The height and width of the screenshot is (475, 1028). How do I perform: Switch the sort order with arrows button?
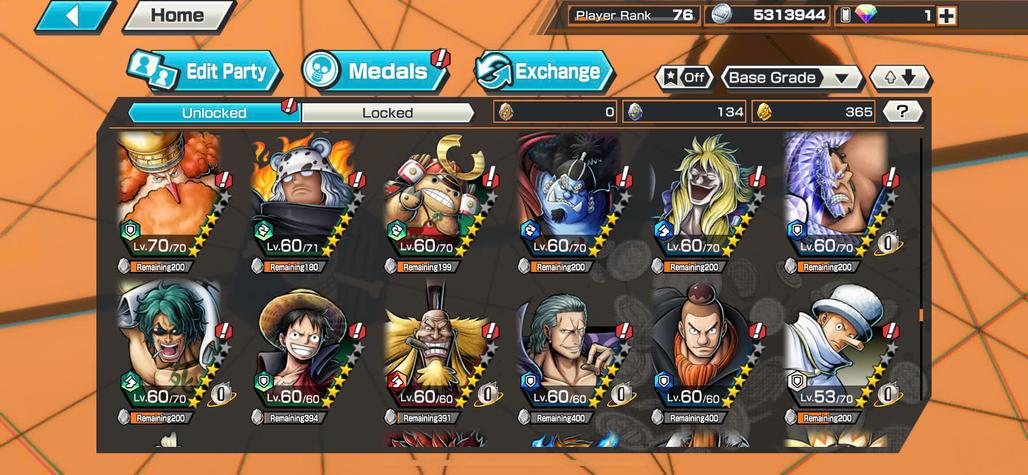pyautogui.click(x=900, y=78)
